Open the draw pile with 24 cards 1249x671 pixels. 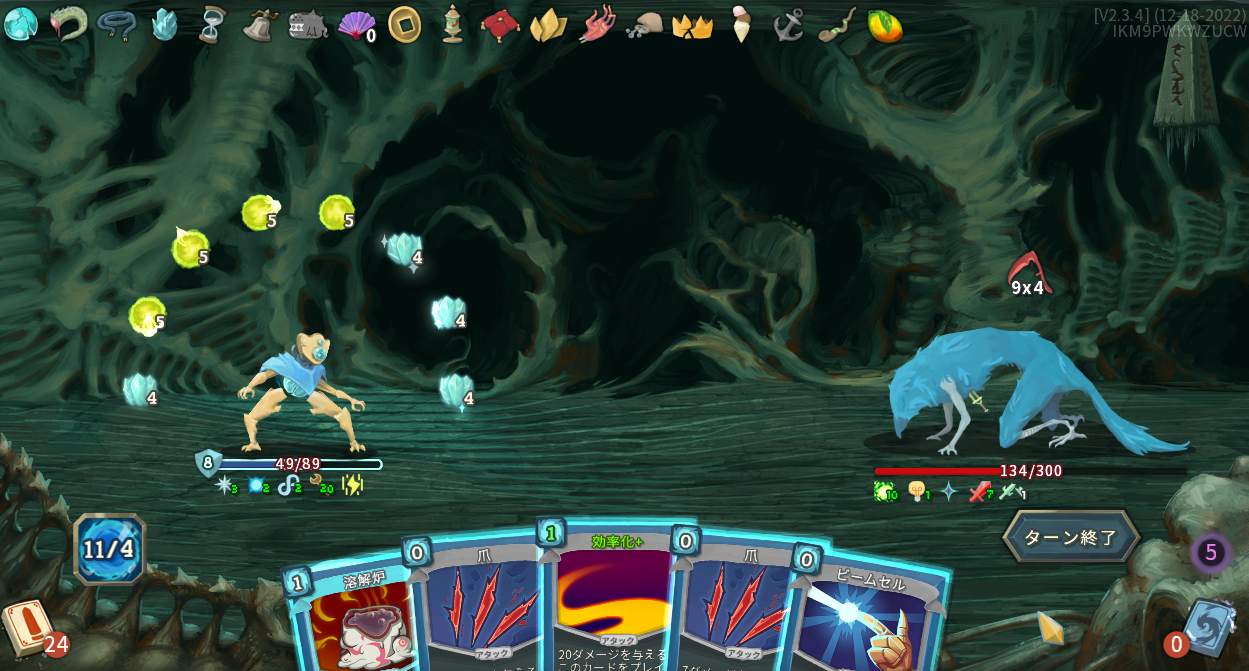(28, 628)
